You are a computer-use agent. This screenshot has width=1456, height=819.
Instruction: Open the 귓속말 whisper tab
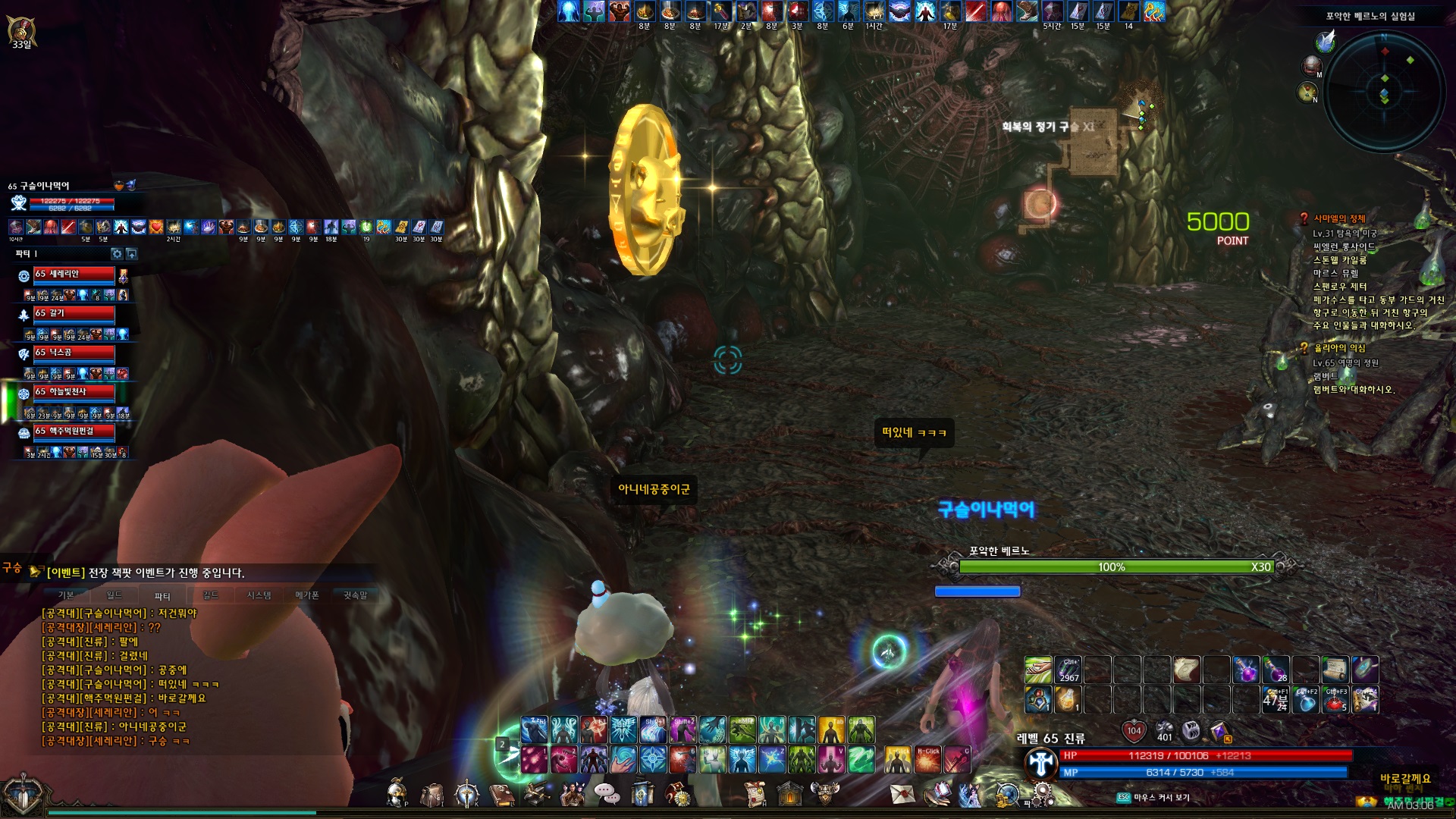[355, 595]
